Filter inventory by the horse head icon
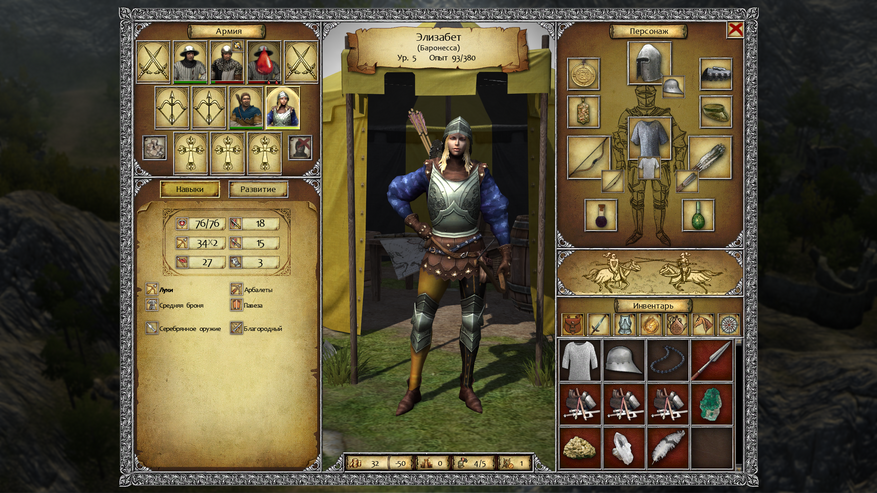Viewport: 877px width, 493px height. (x=702, y=324)
